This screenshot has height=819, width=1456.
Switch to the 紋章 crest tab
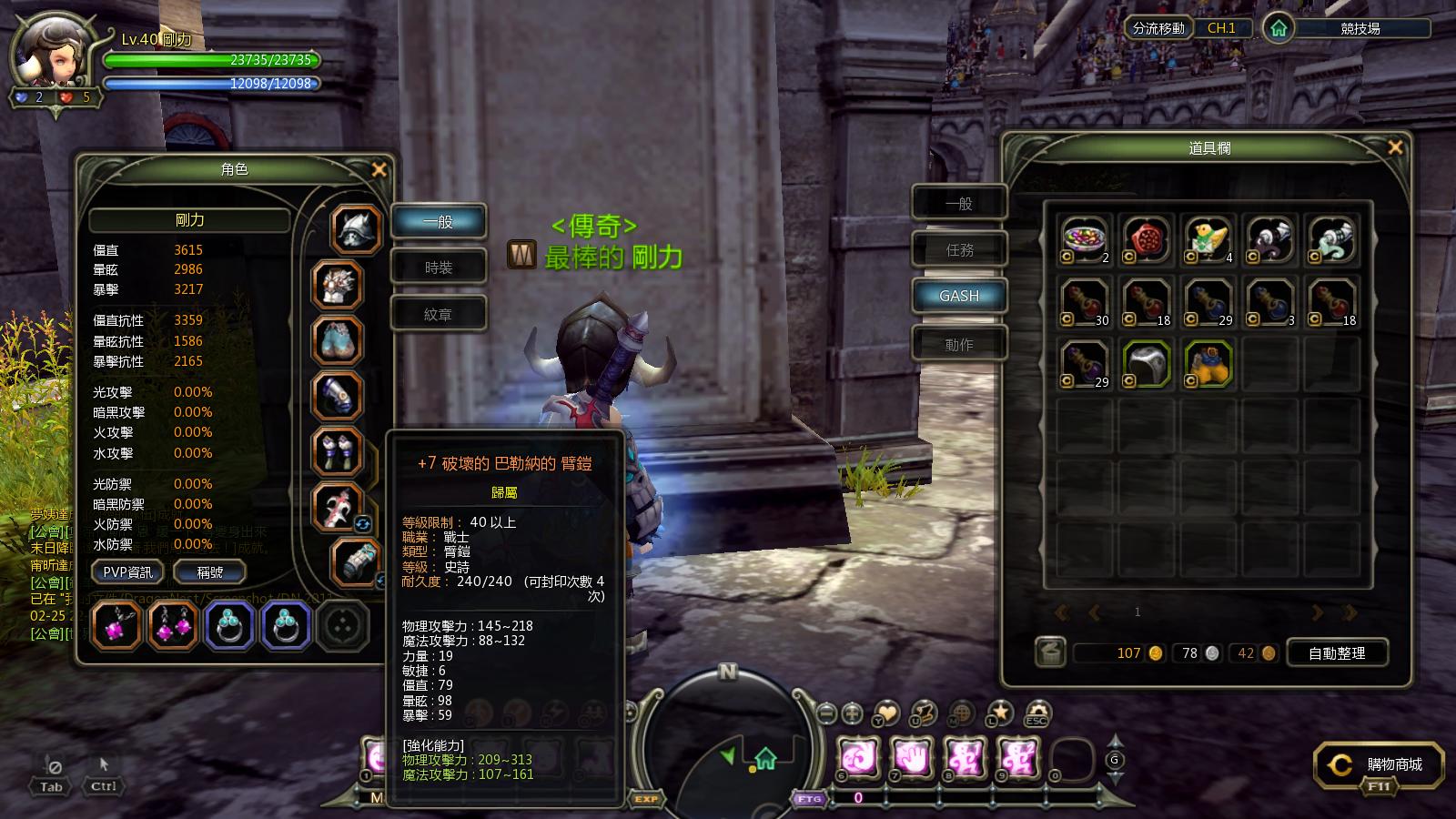[439, 314]
